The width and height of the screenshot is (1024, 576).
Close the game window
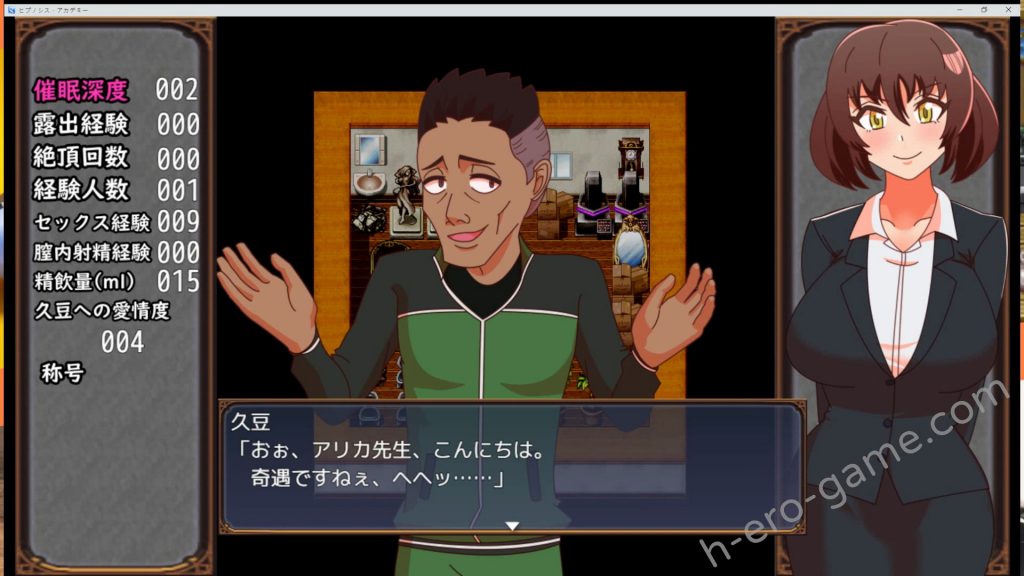(x=1009, y=8)
